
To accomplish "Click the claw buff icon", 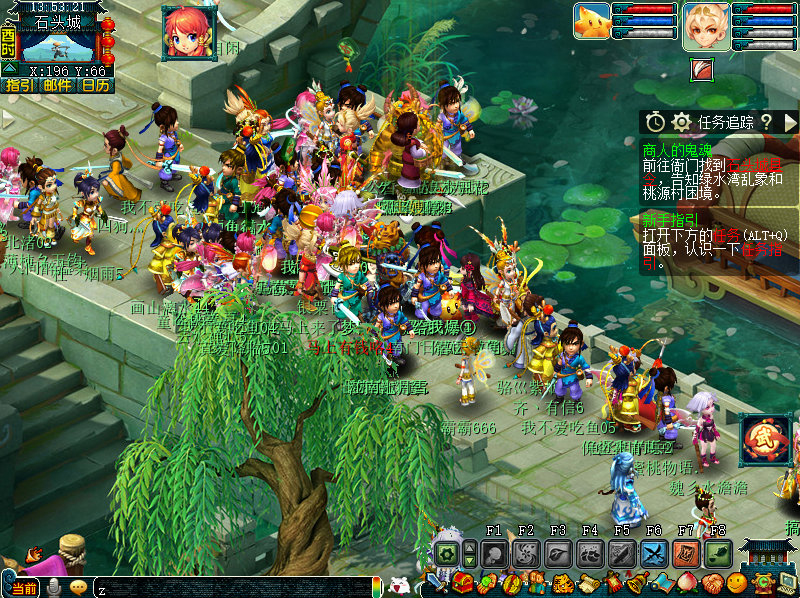I will pyautogui.click(x=703, y=68).
